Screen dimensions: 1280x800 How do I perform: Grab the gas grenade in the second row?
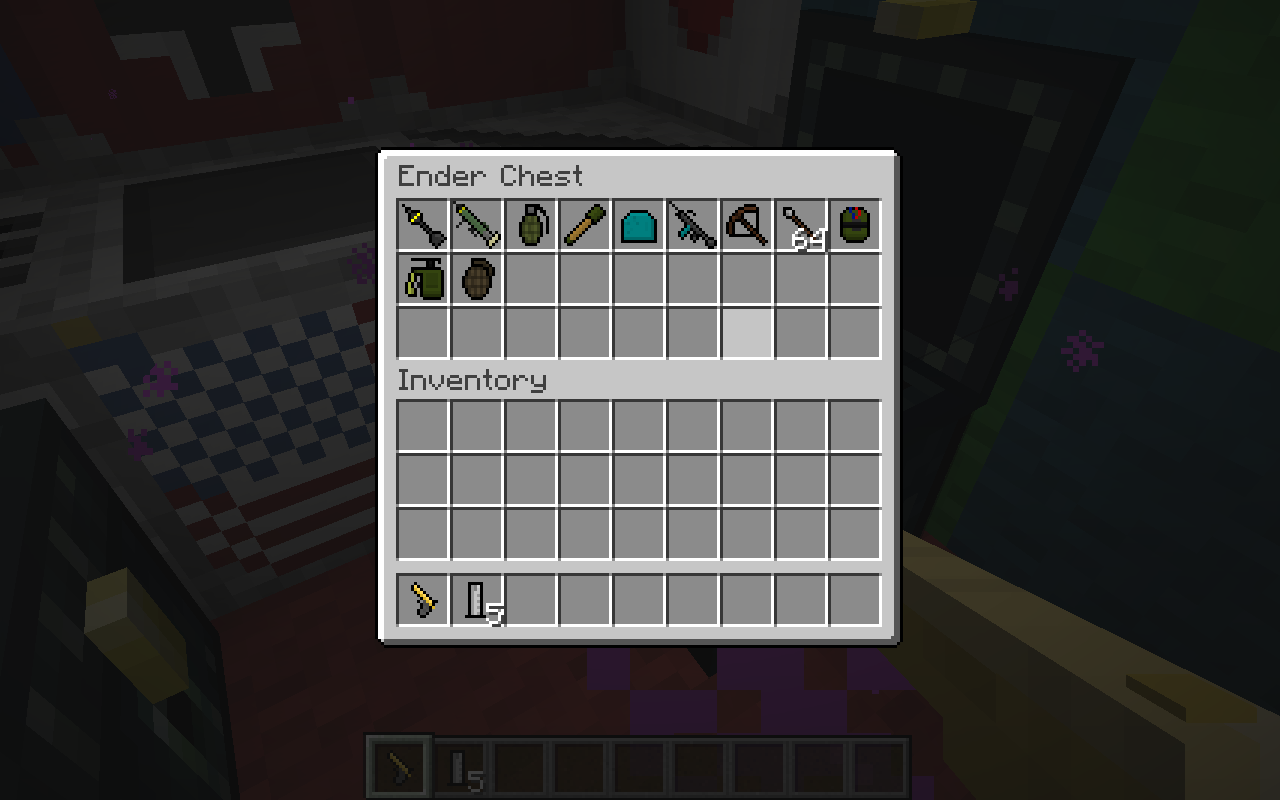pyautogui.click(x=423, y=278)
